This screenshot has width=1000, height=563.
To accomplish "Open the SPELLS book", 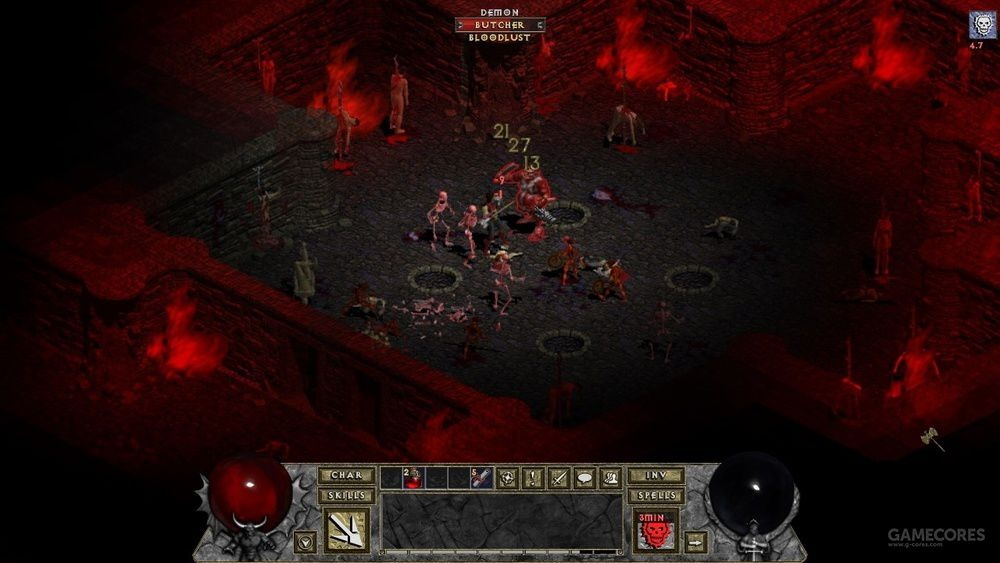I will (656, 496).
